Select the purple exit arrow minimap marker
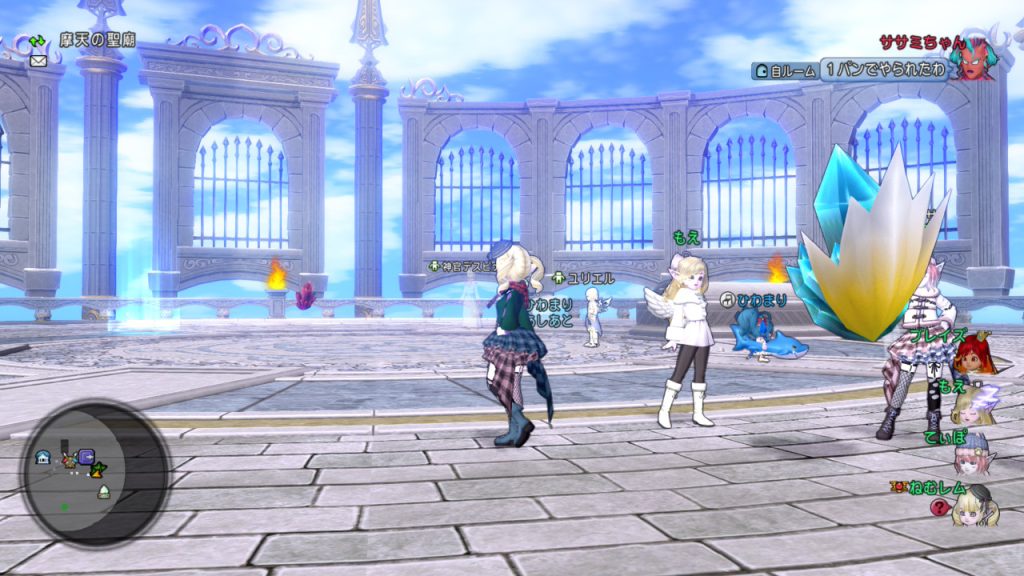The width and height of the screenshot is (1024, 576). [86, 458]
